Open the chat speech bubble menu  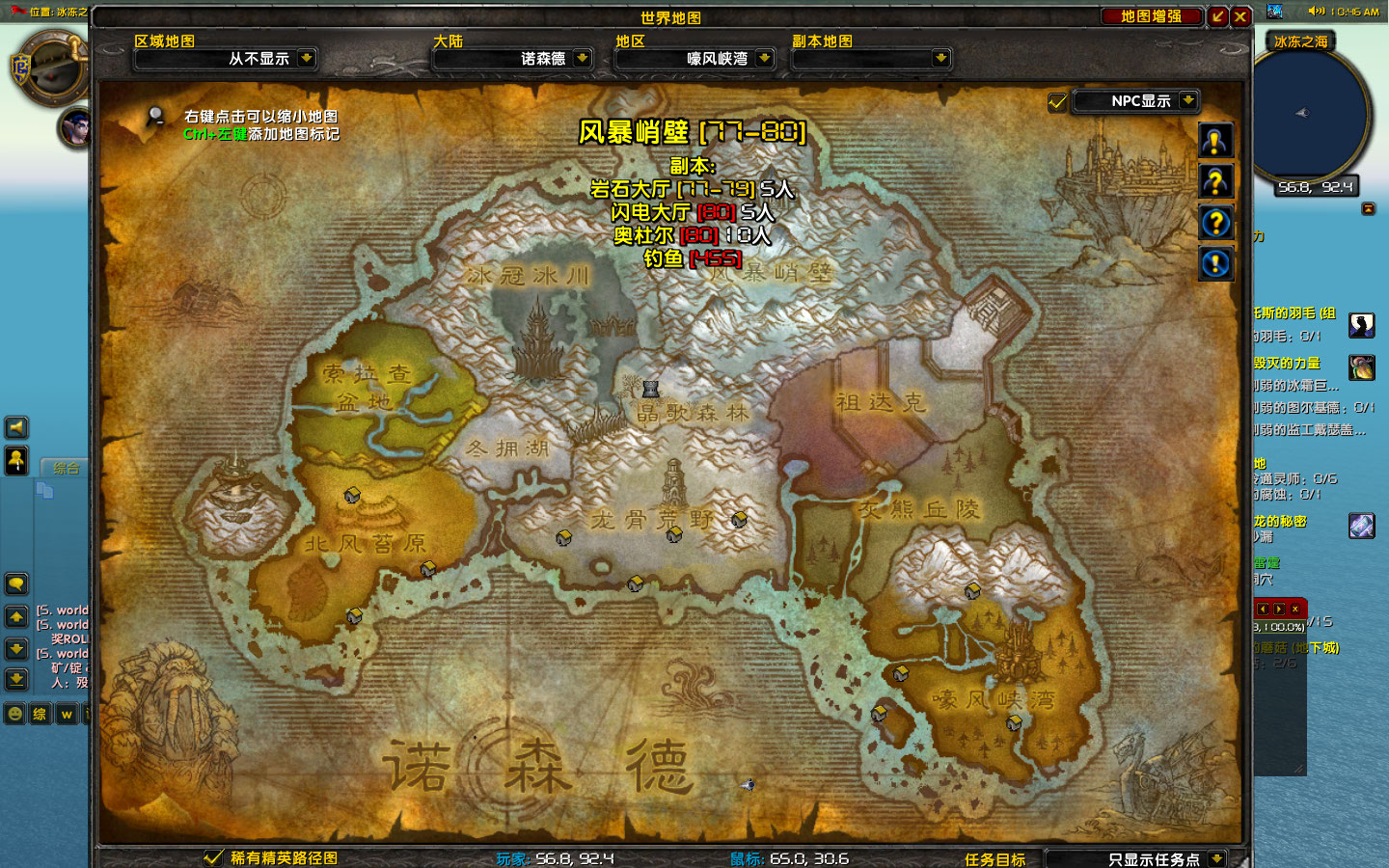(x=16, y=583)
